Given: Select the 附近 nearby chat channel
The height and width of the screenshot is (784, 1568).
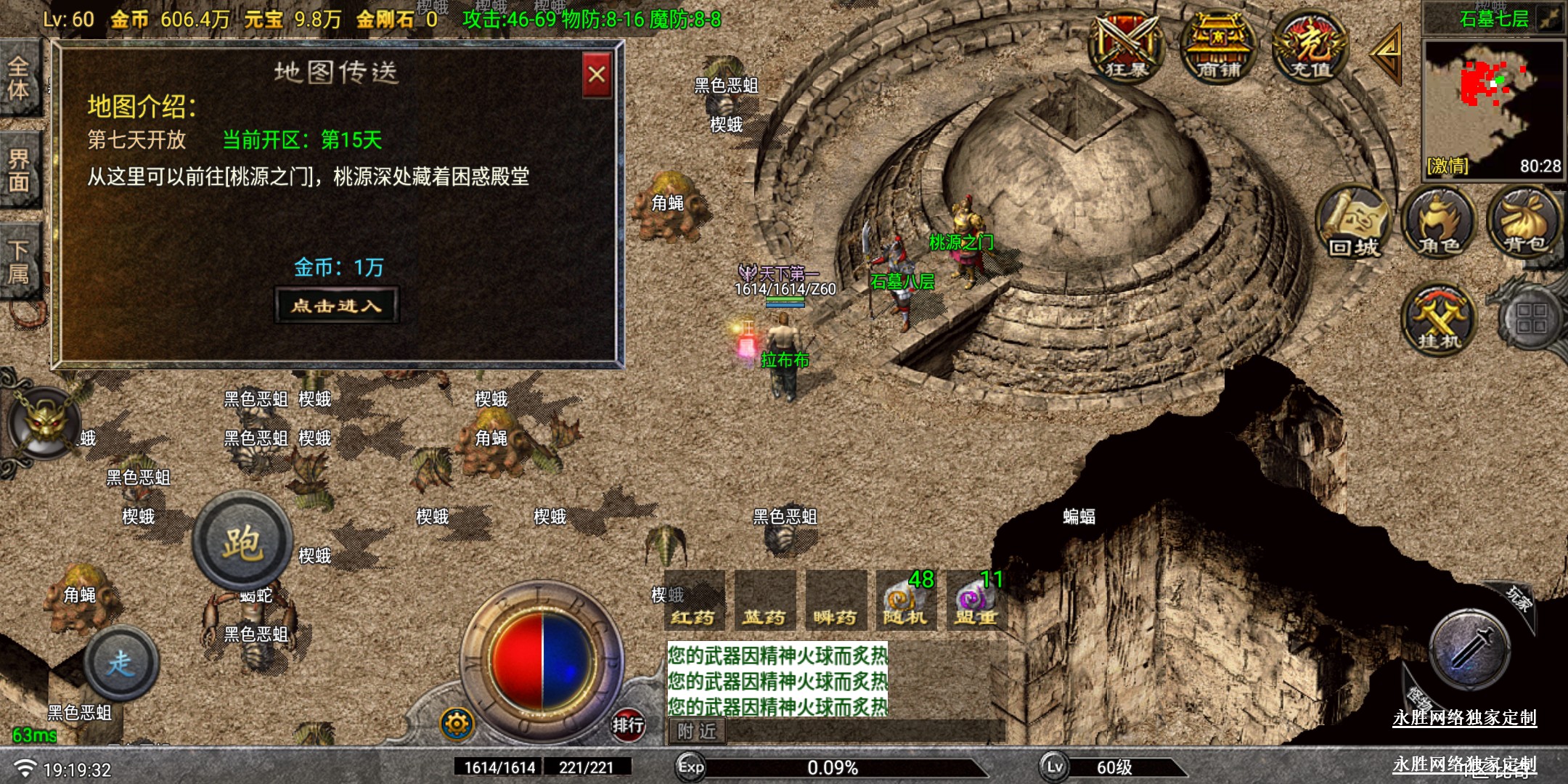Looking at the screenshot, I should pos(697,731).
